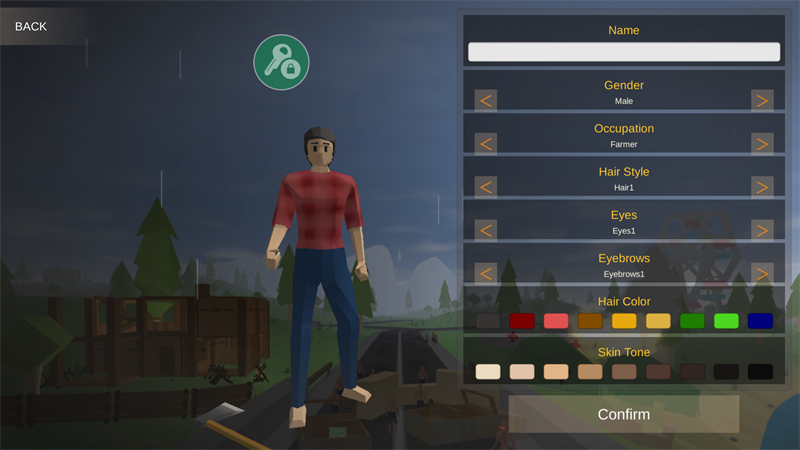Show previous Hair Style

[486, 186]
